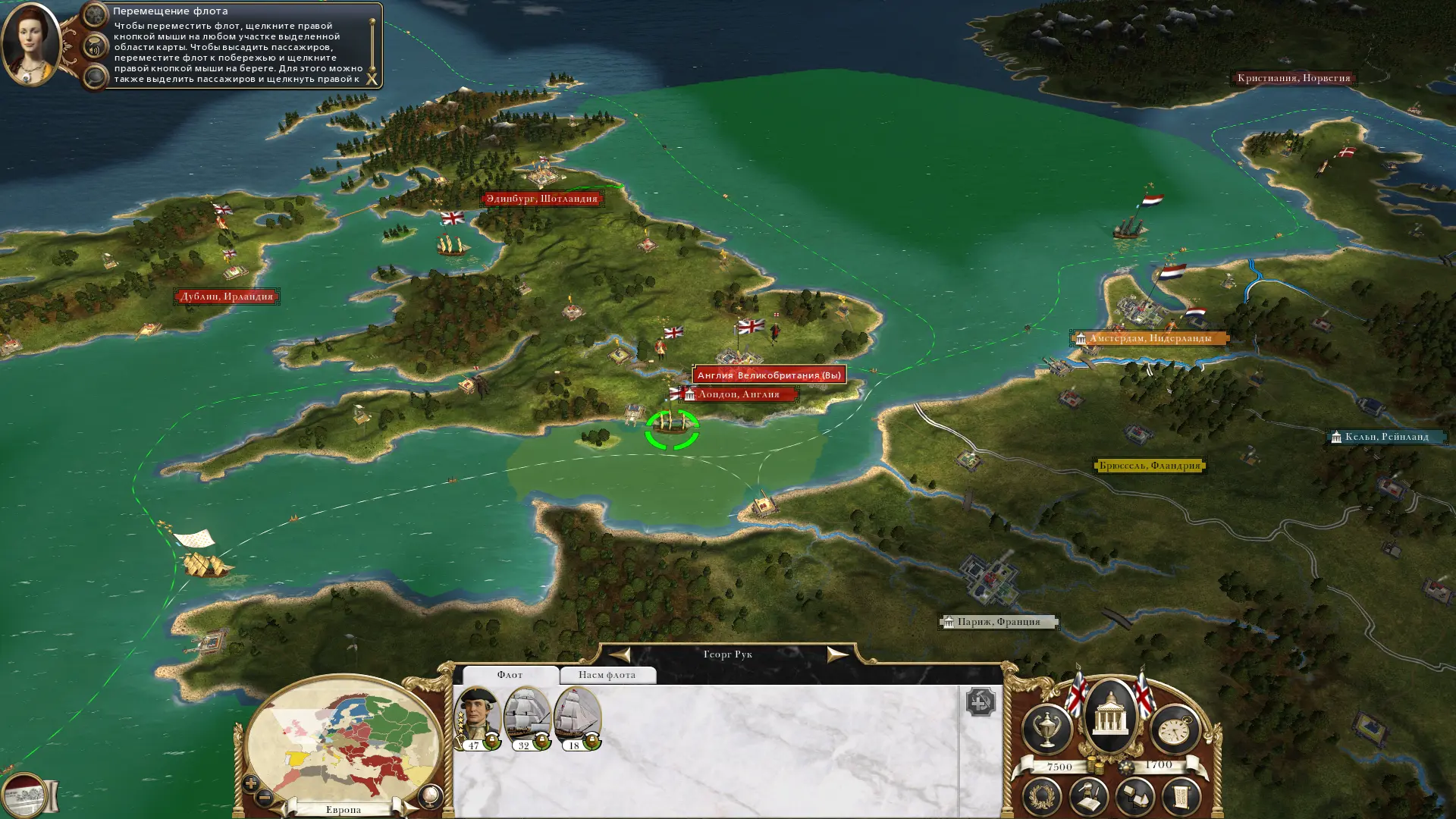Open advisor settings gear button
Viewport: 1456px width, 819px height.
pyautogui.click(x=95, y=14)
